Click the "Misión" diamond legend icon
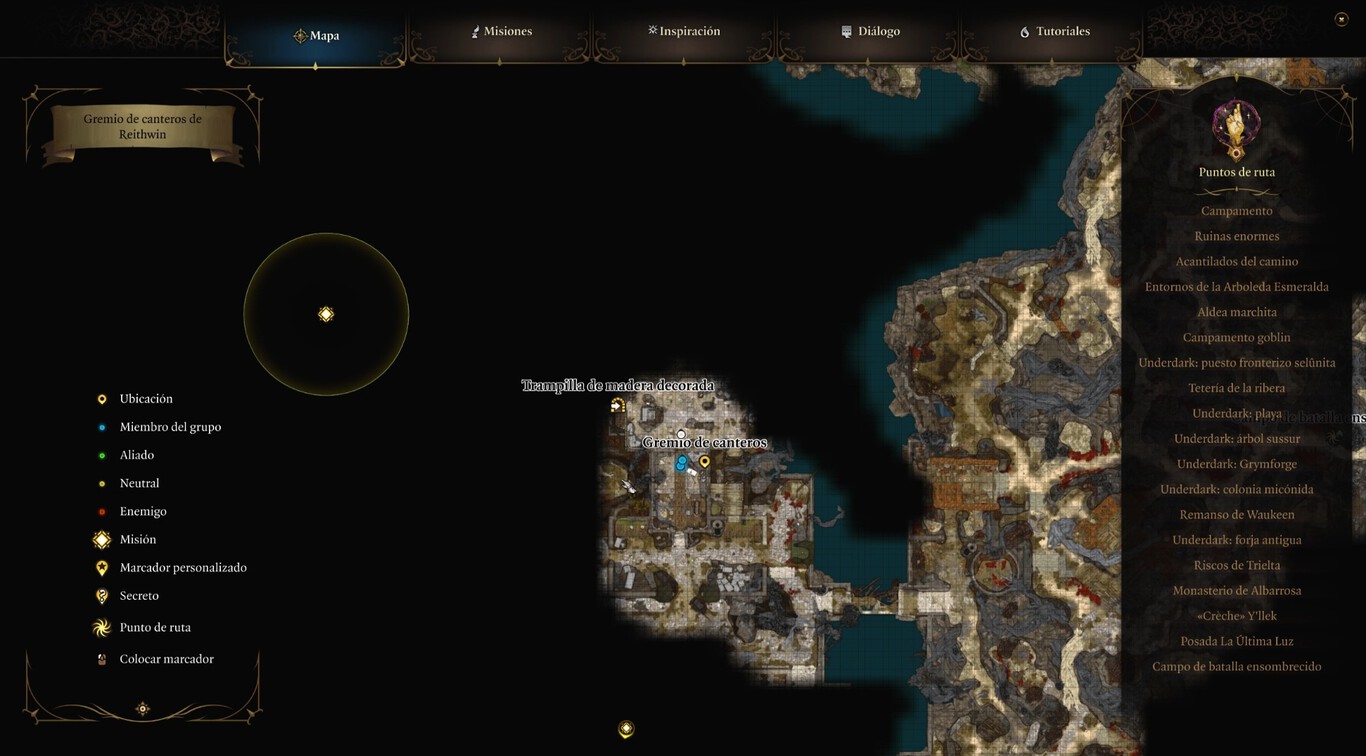 (x=101, y=539)
